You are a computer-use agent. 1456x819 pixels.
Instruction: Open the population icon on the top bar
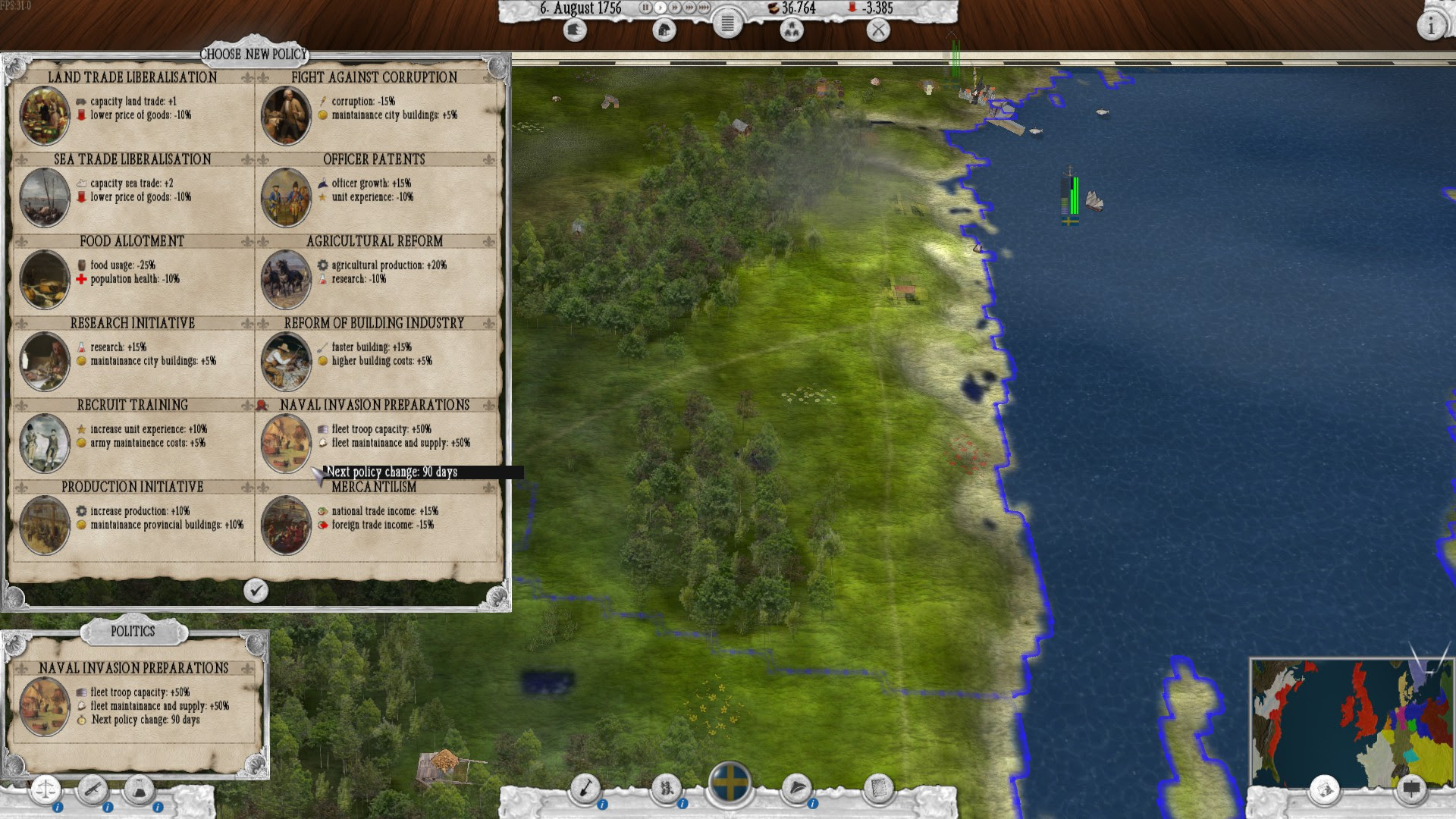pyautogui.click(x=792, y=31)
